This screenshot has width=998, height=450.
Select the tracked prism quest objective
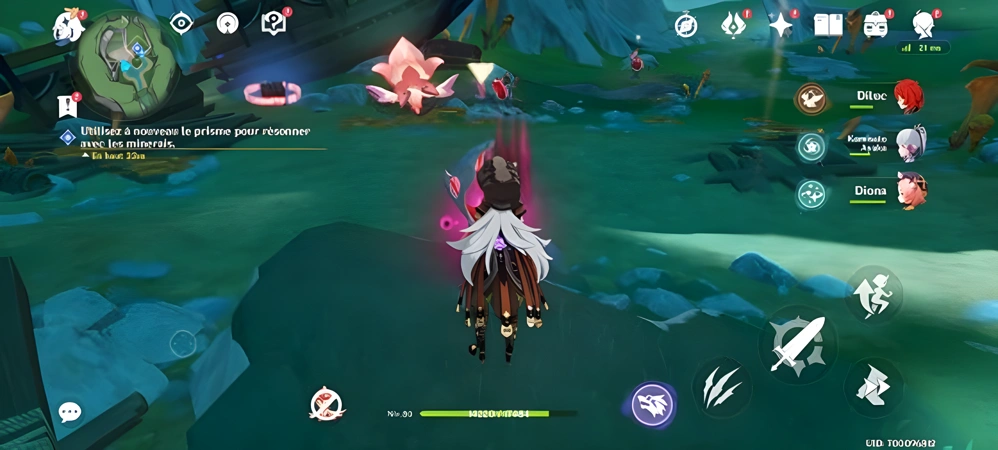tap(195, 137)
